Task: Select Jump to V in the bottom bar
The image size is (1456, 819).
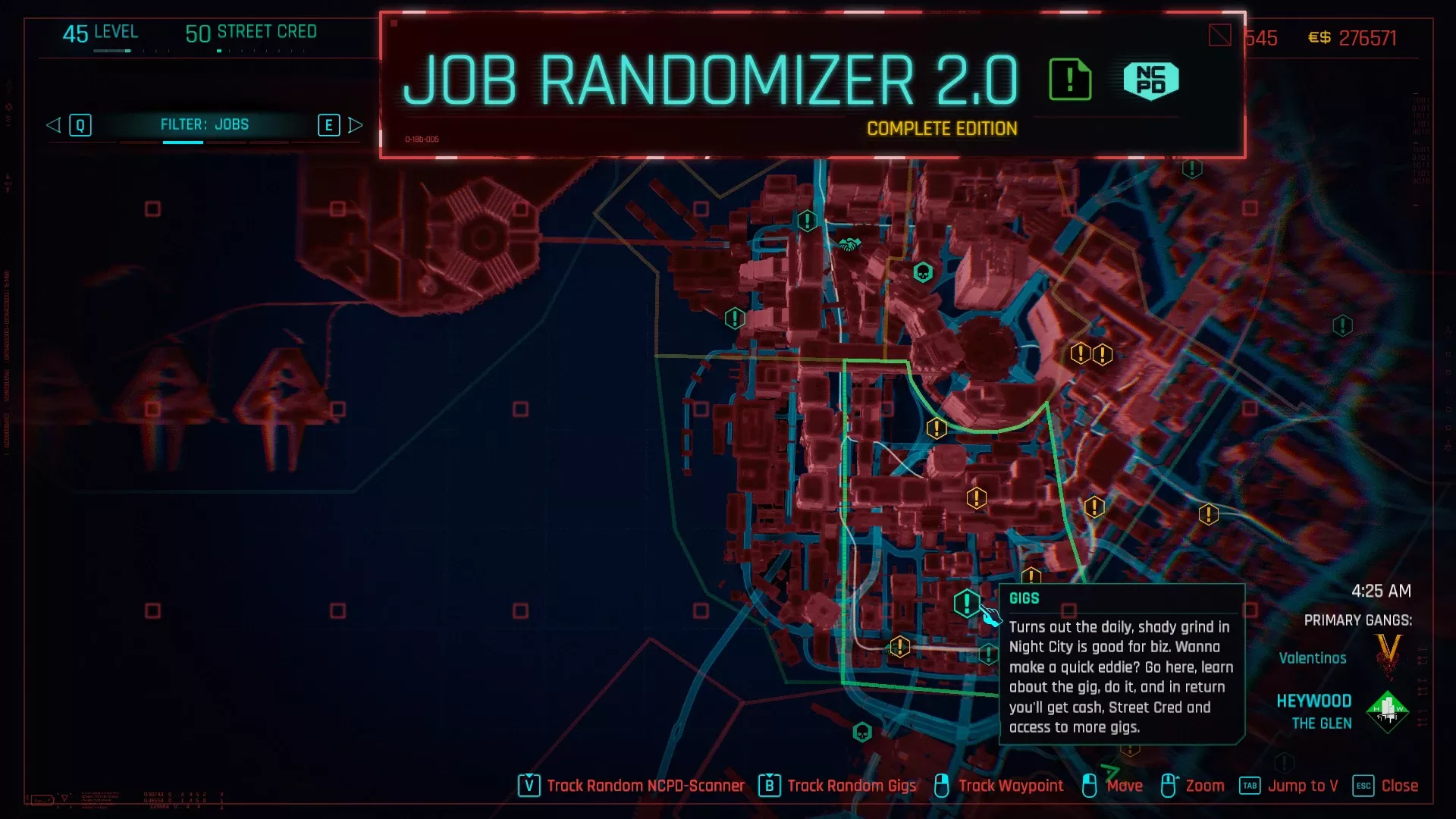Action: coord(1303,786)
